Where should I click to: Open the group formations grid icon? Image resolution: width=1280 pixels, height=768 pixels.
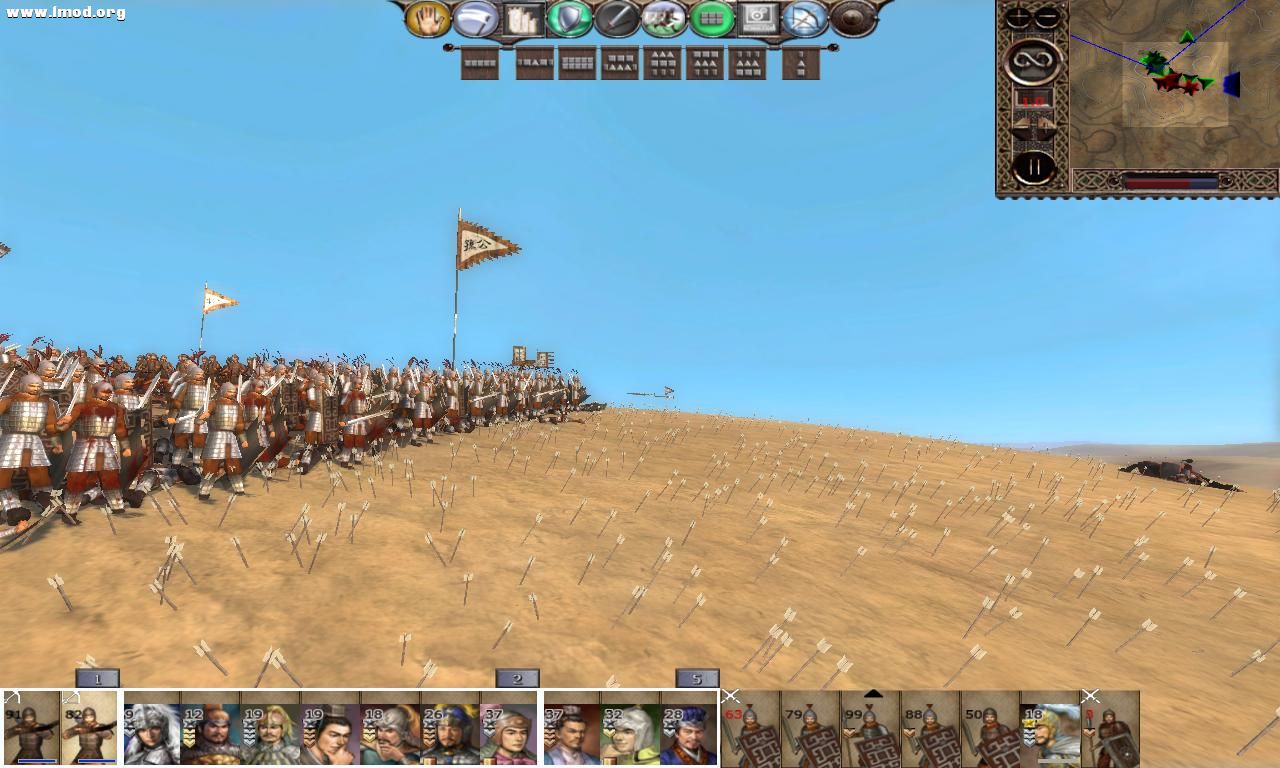coord(713,18)
